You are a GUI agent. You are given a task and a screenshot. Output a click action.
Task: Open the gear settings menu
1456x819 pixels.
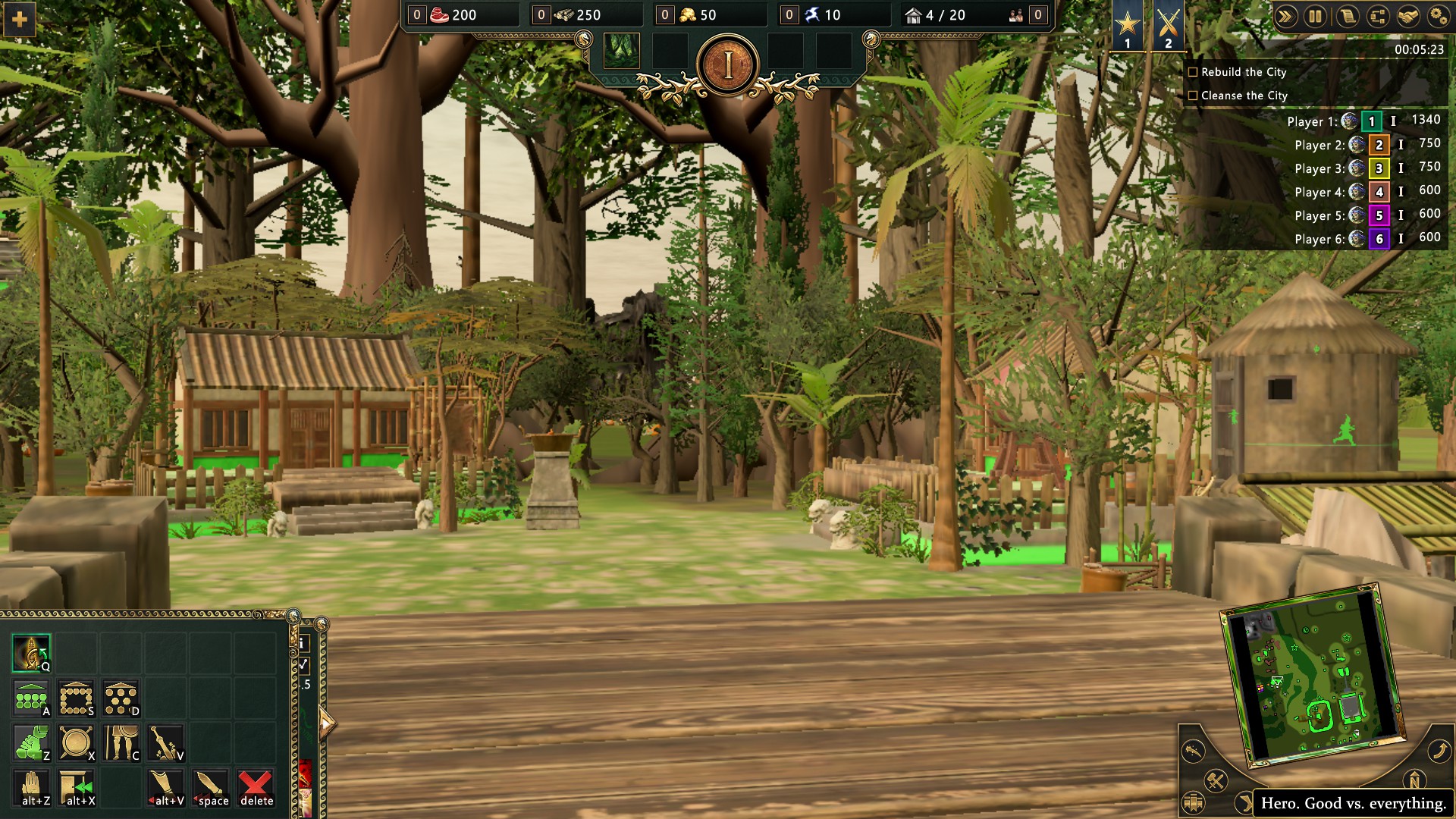coord(1437,17)
